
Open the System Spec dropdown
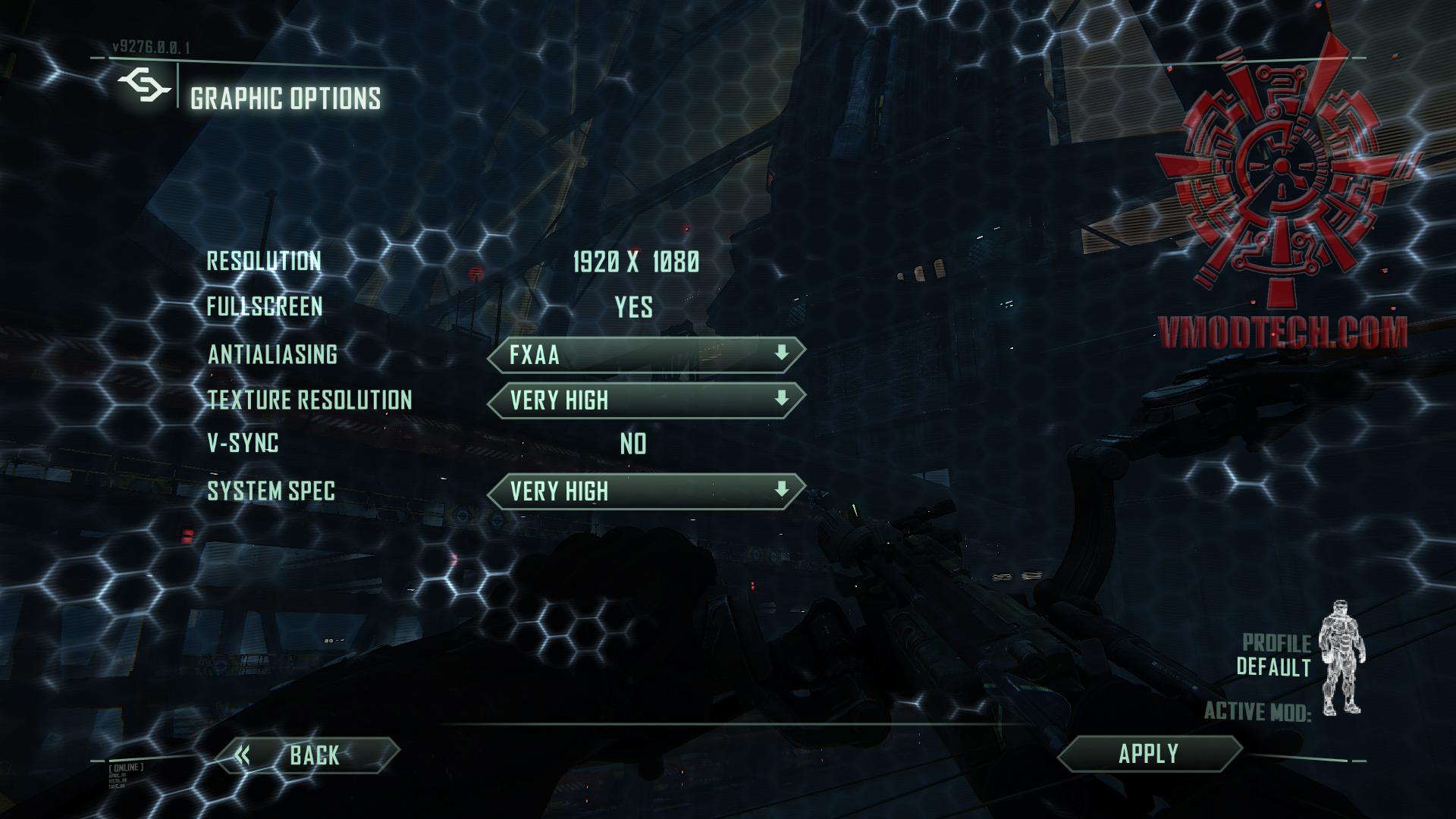pyautogui.click(x=645, y=491)
